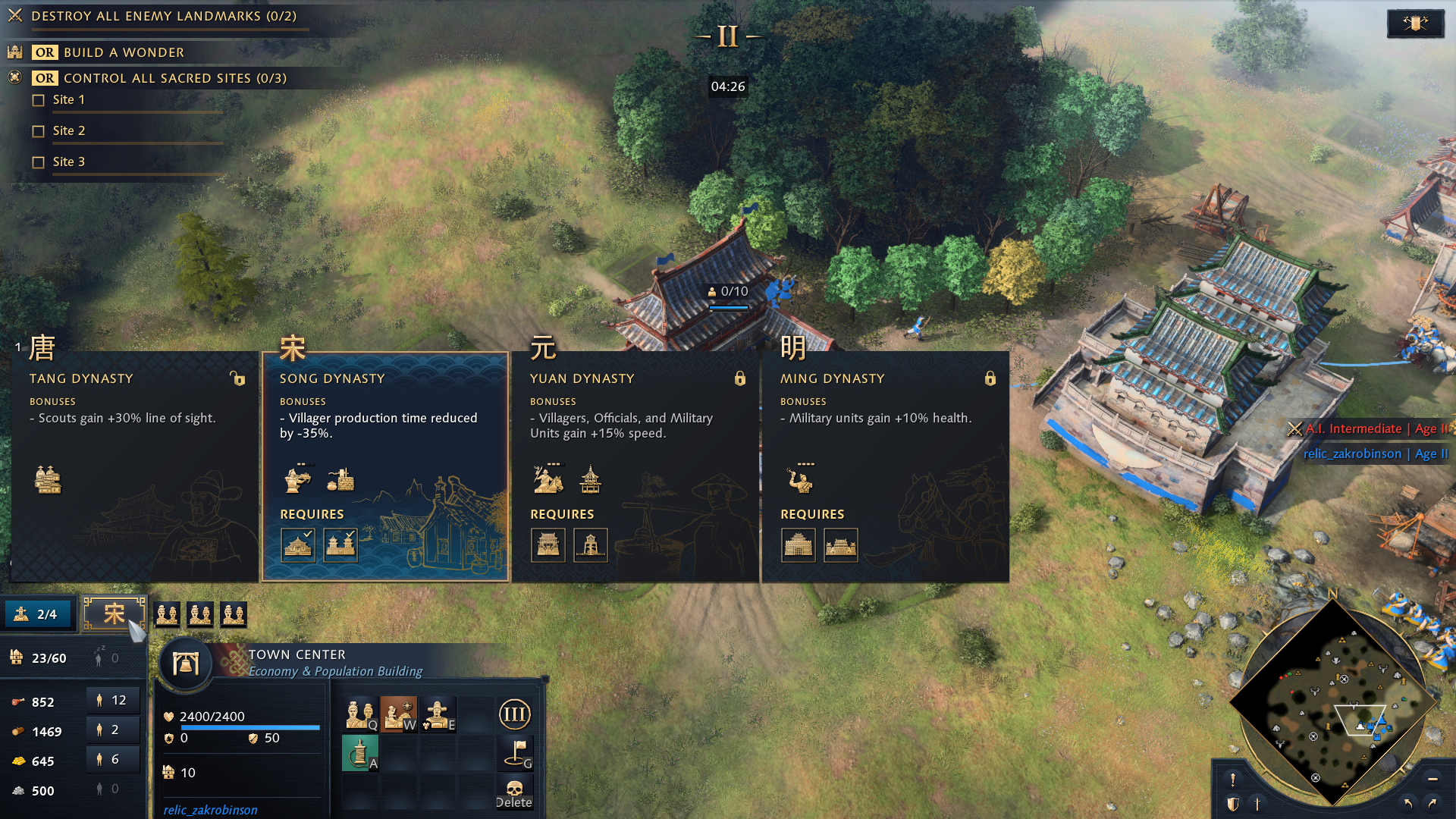Activate the teal textile technology icon
Viewport: 1456px width, 819px height.
coord(359,753)
